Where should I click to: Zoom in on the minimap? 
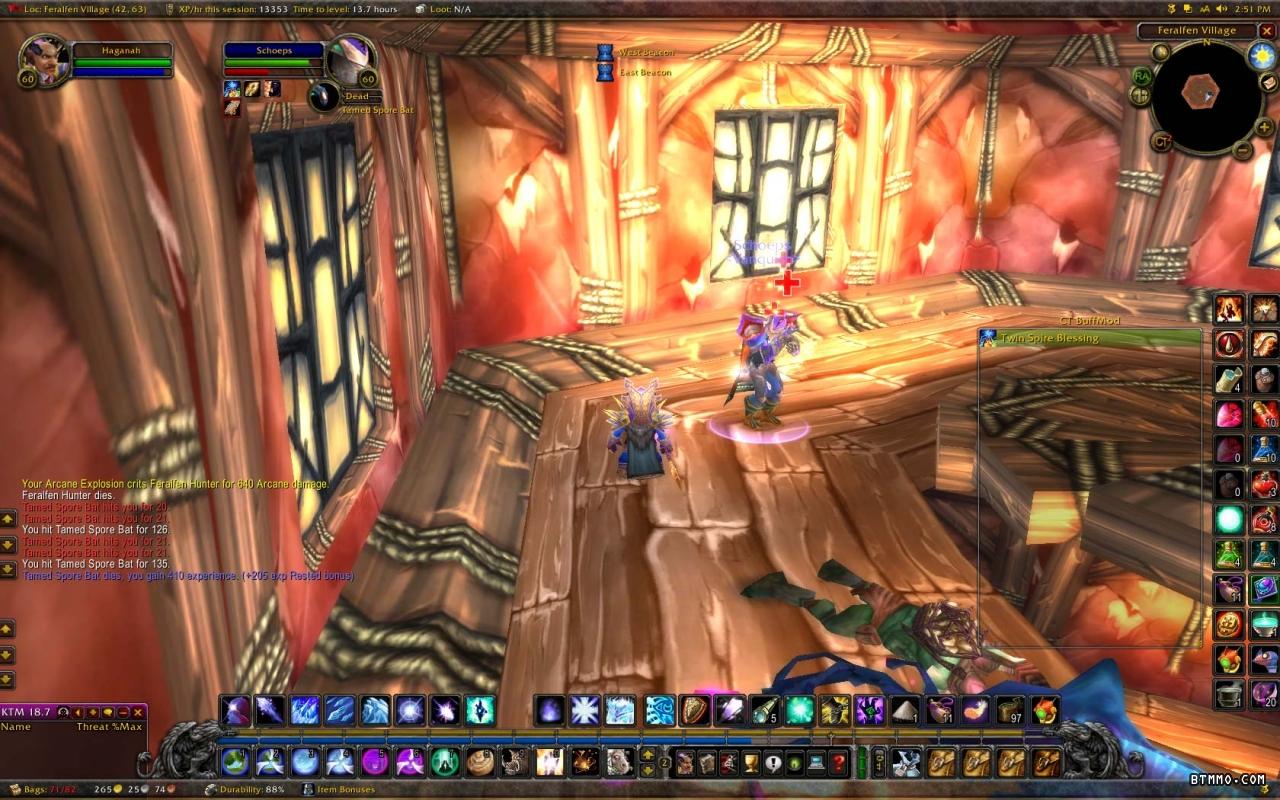[1264, 127]
